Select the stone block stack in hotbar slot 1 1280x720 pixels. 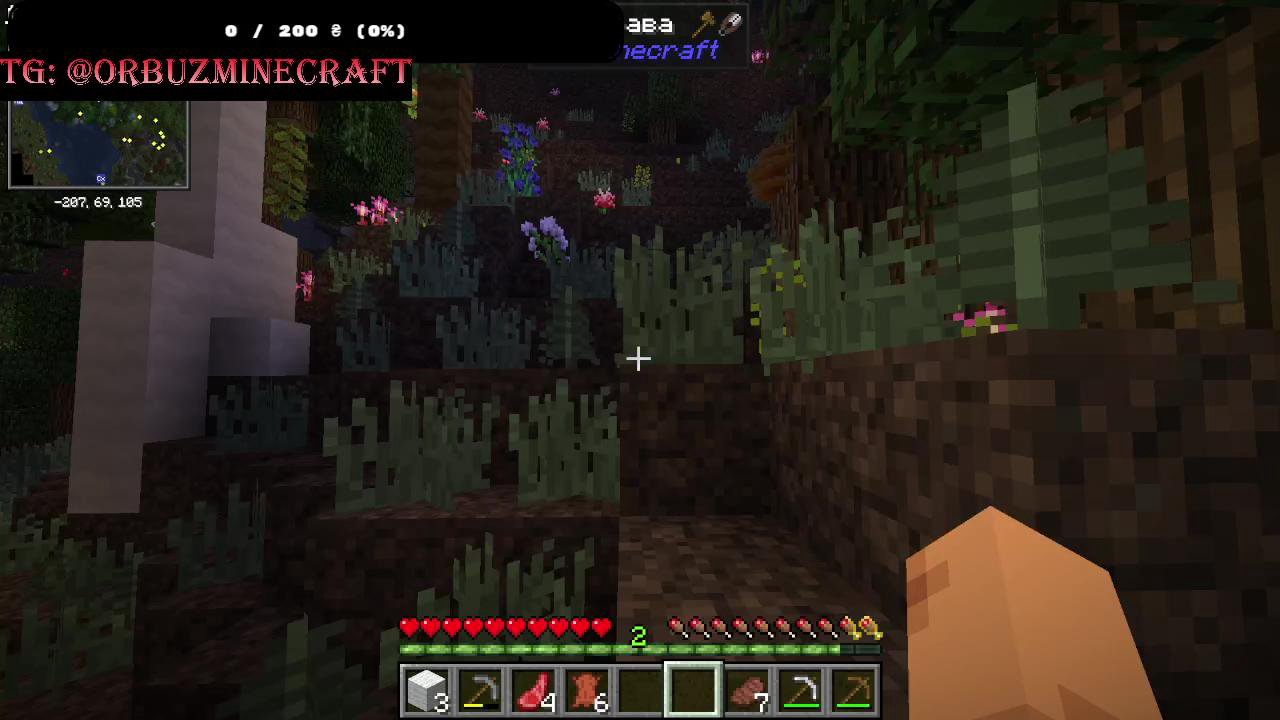point(427,690)
